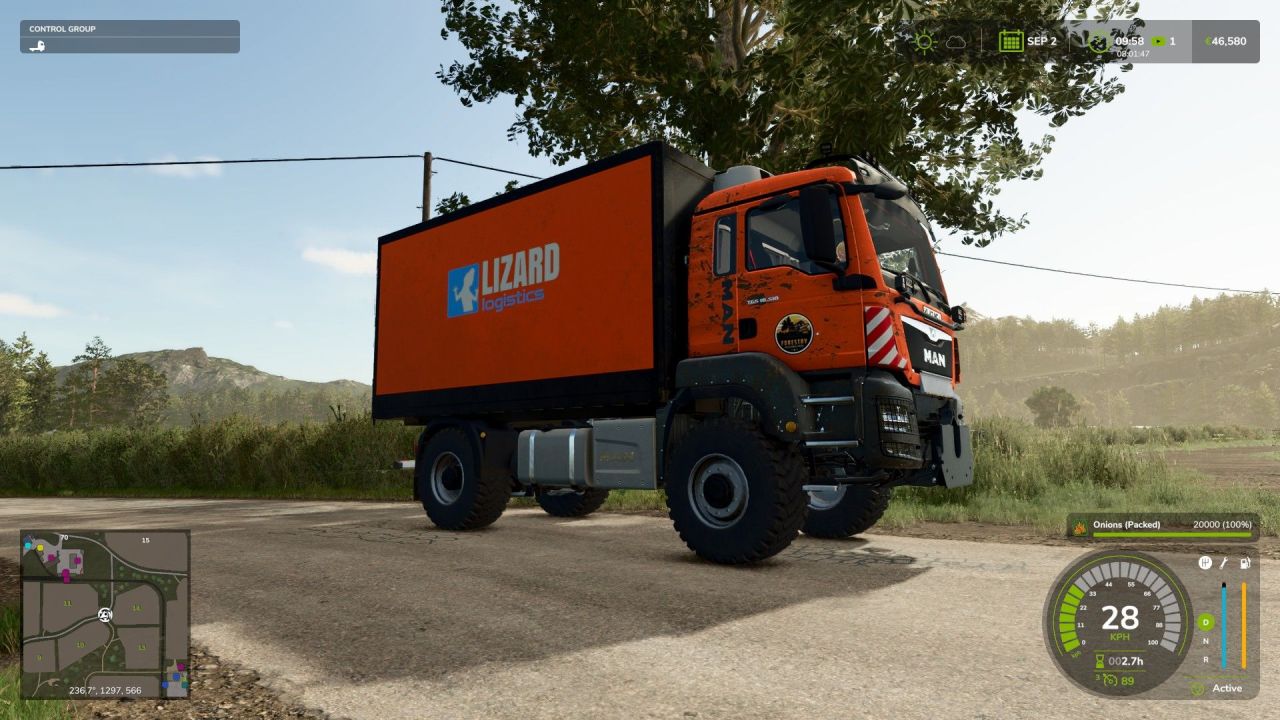Select the clock icon showing 09:58
Viewport: 1280px width, 720px height.
(x=1098, y=40)
